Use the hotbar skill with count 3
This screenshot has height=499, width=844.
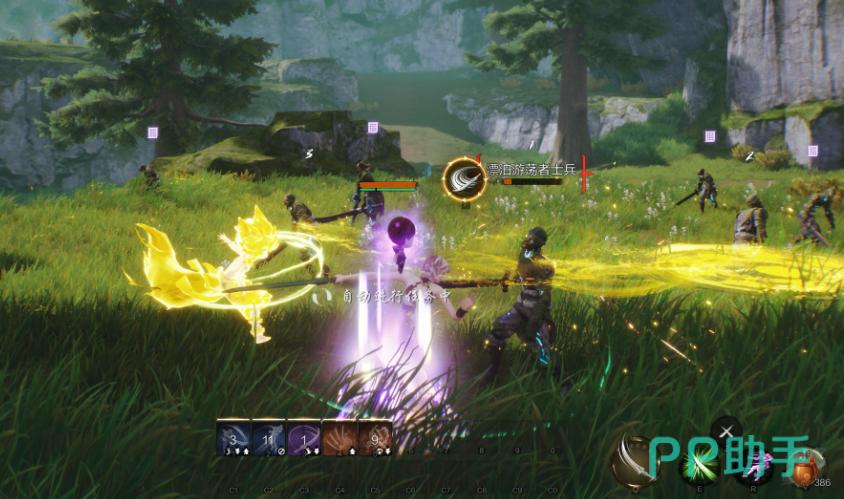233,438
